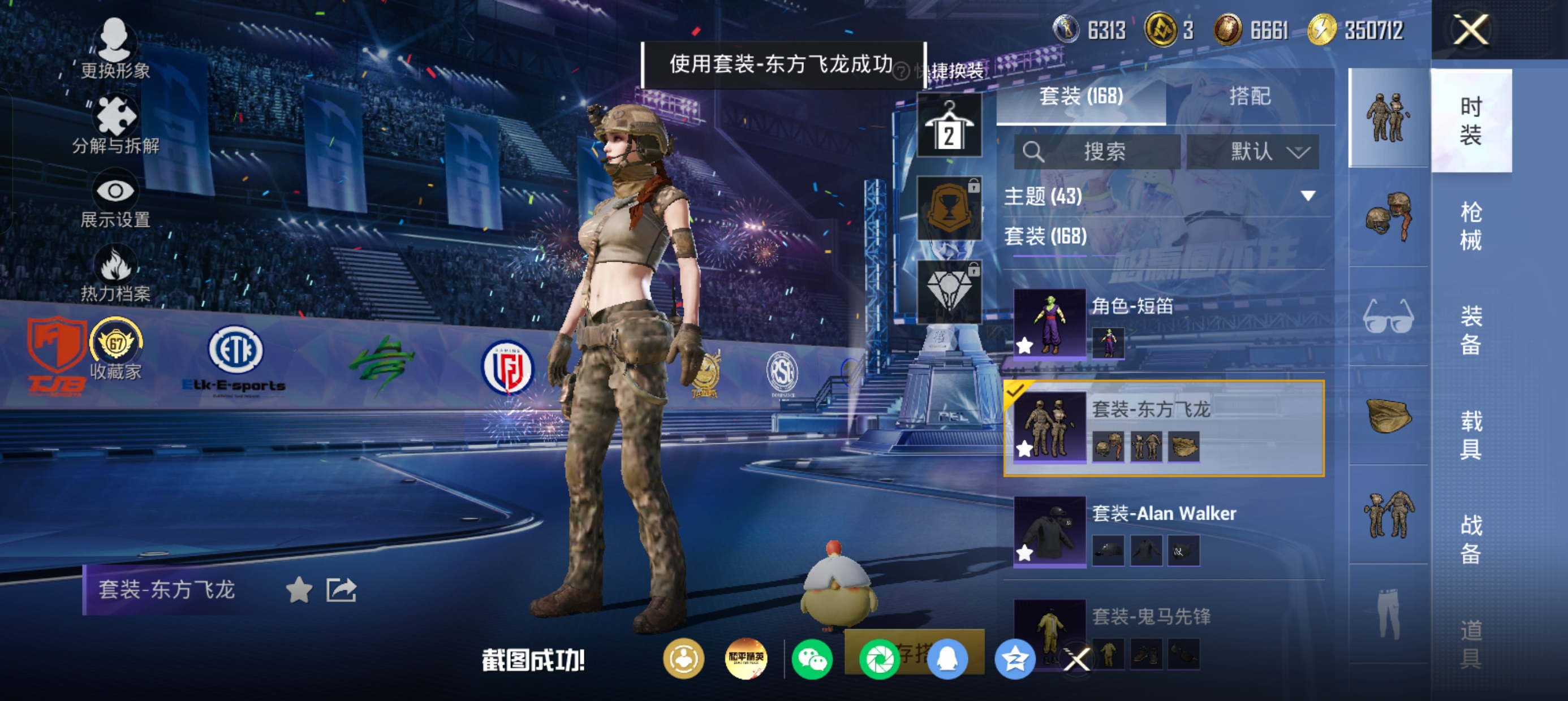The width and height of the screenshot is (1568, 701).
Task: Open 展示设置 display settings
Action: click(x=115, y=202)
